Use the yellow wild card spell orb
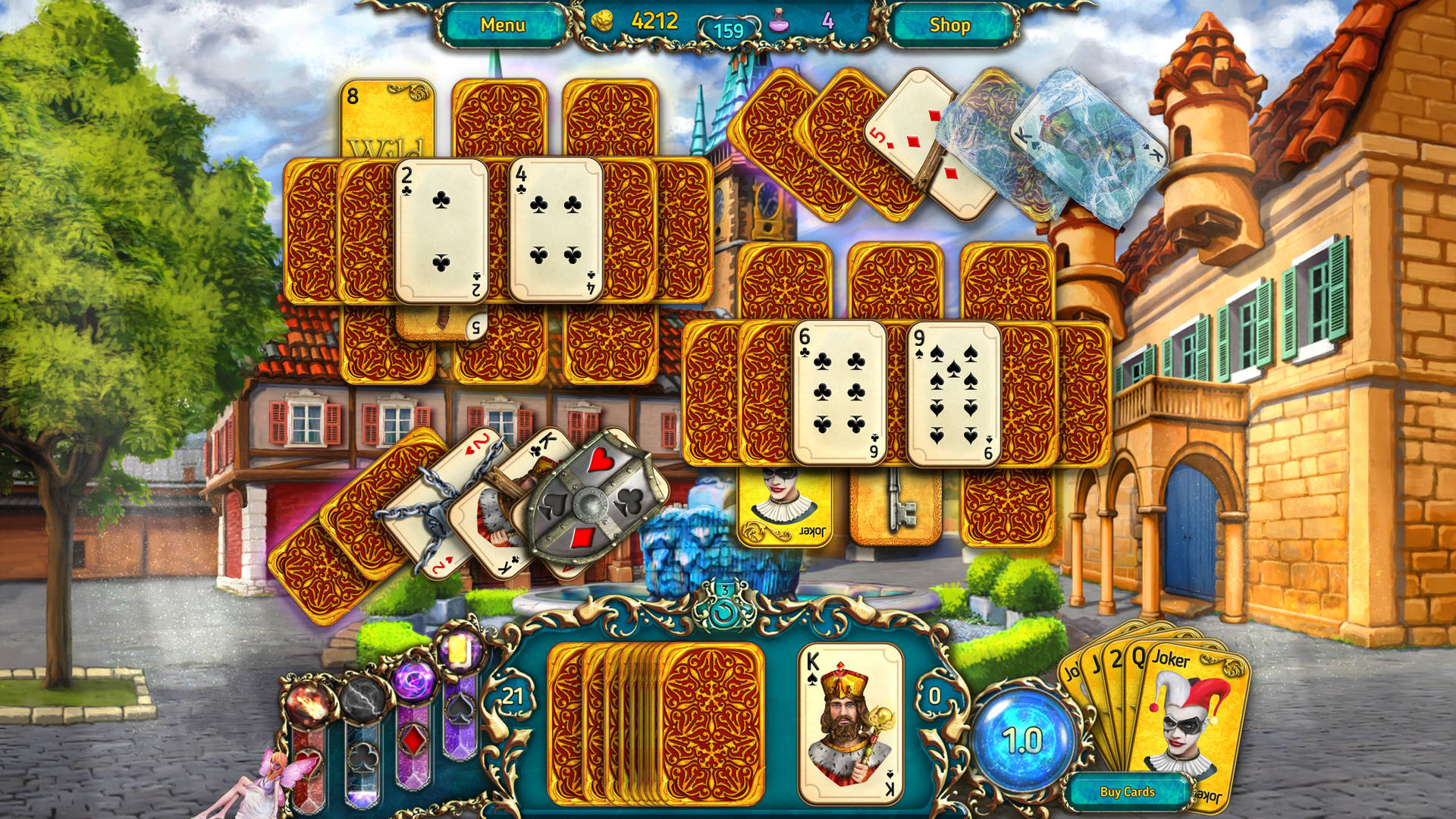Viewport: 1456px width, 819px height. pyautogui.click(x=460, y=651)
